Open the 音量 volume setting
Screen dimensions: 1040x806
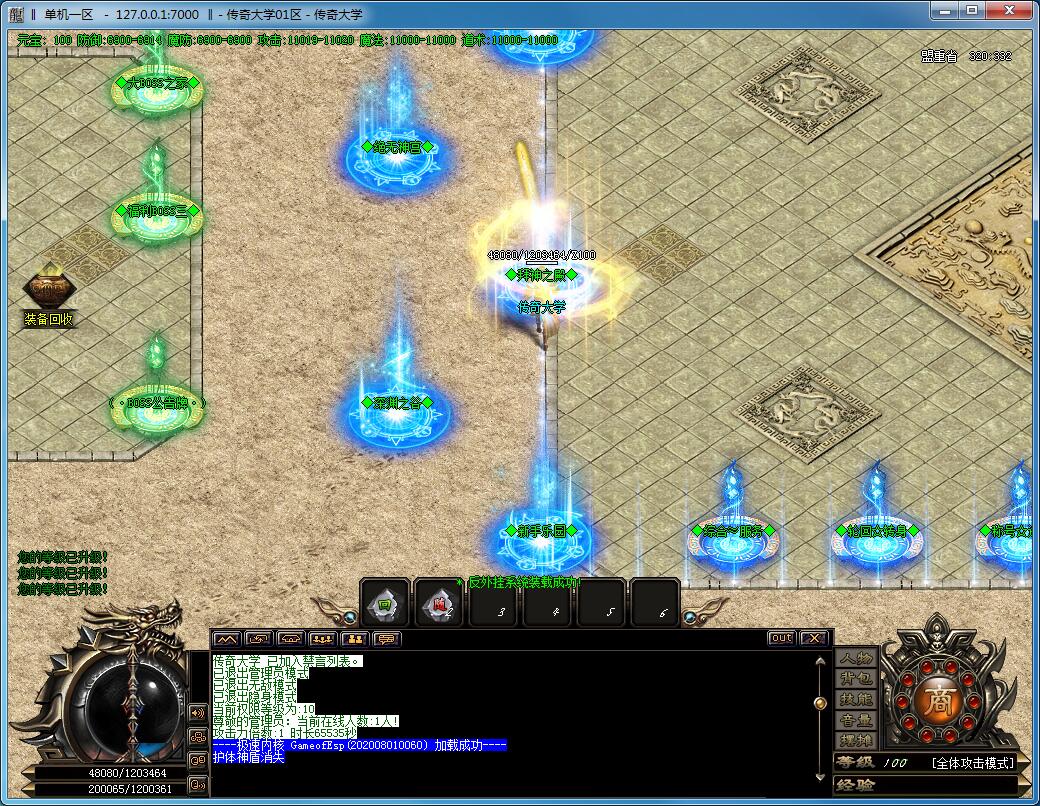tap(856, 720)
